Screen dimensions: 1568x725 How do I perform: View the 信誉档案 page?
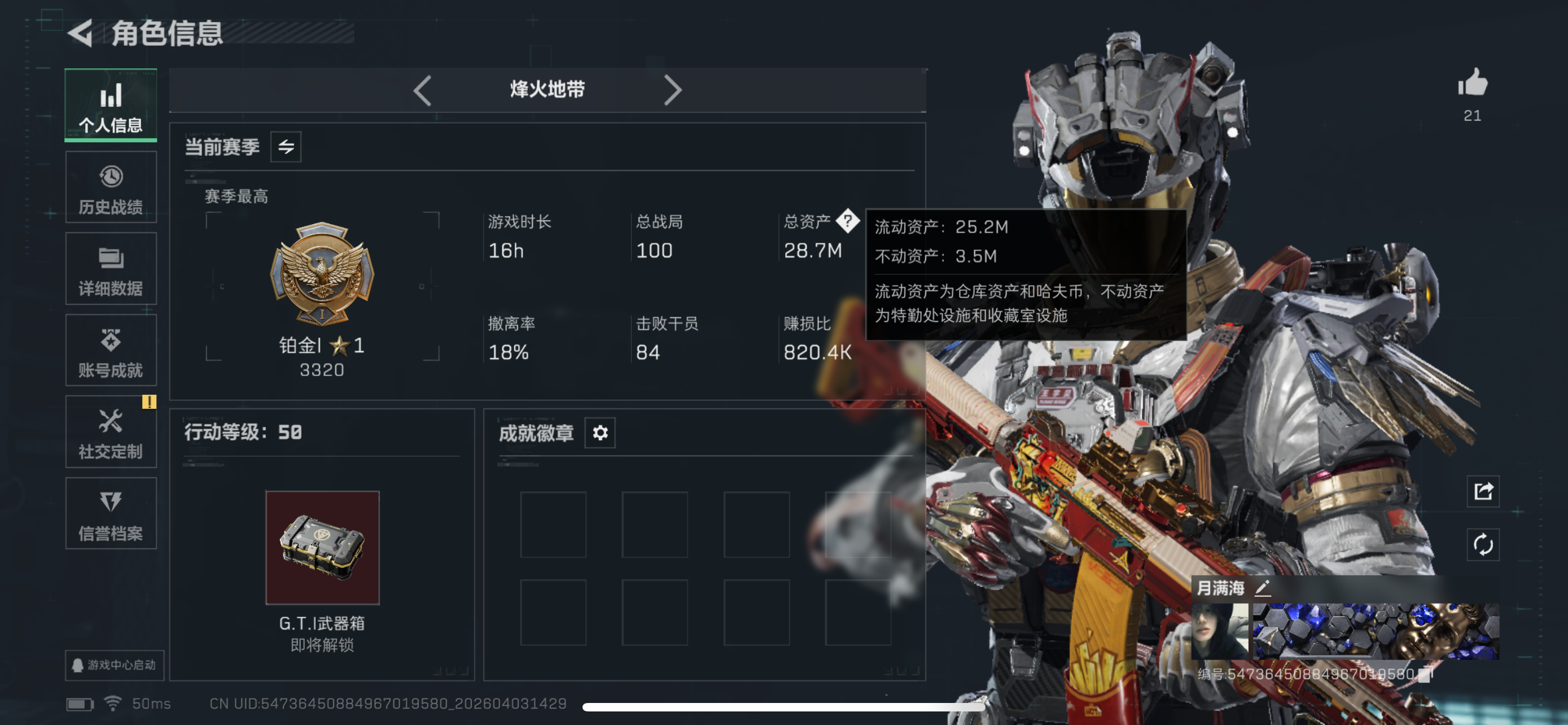(111, 514)
